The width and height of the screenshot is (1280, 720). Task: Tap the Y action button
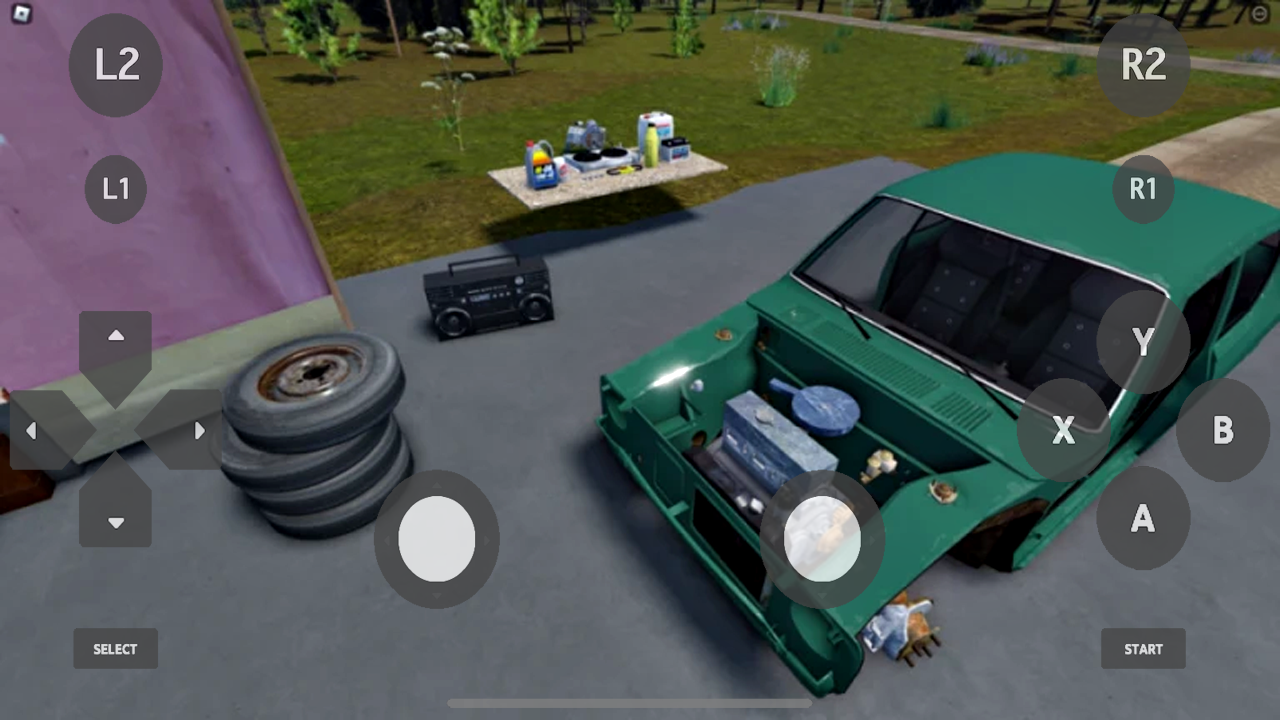[1143, 343]
